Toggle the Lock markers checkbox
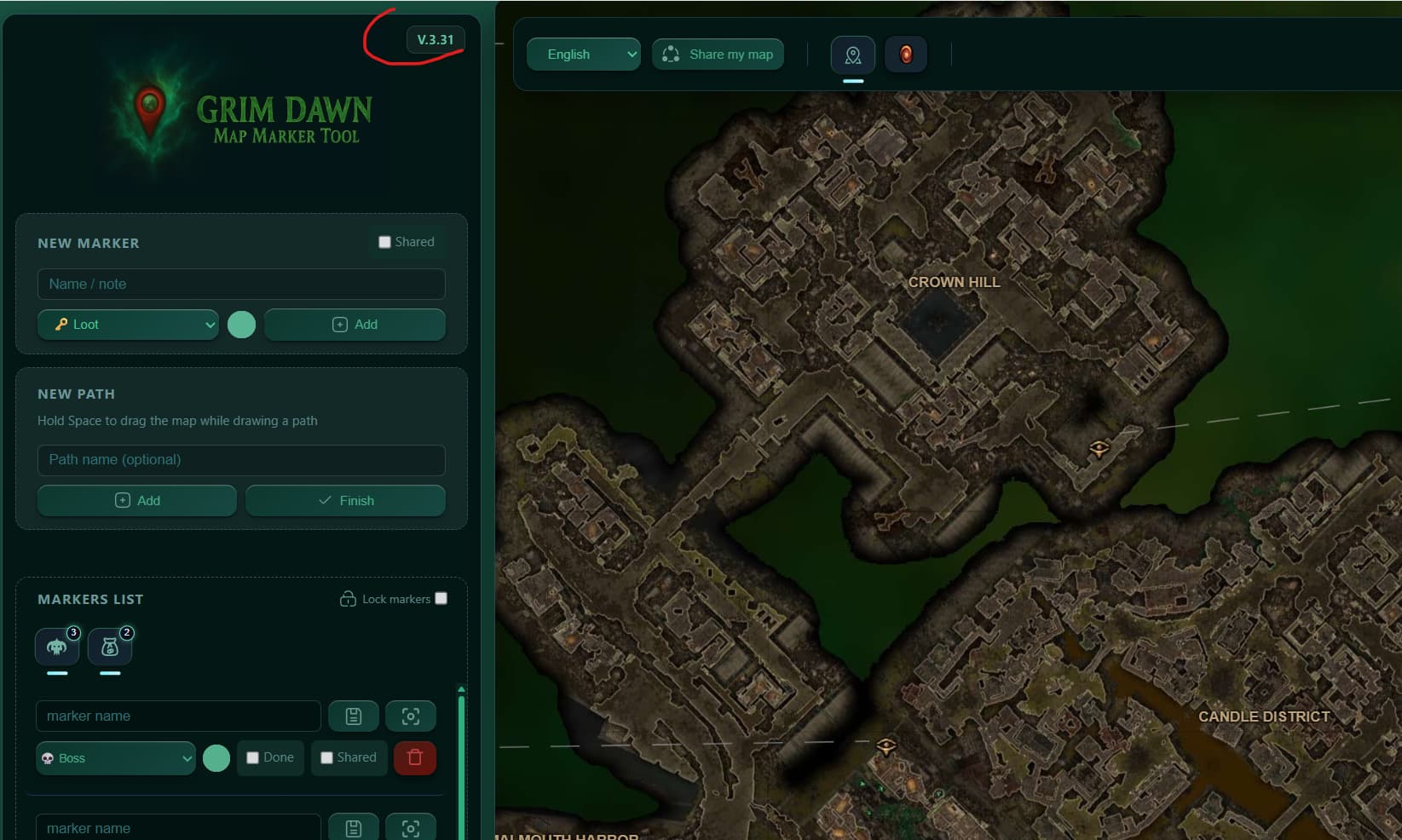1402x840 pixels. coord(441,598)
